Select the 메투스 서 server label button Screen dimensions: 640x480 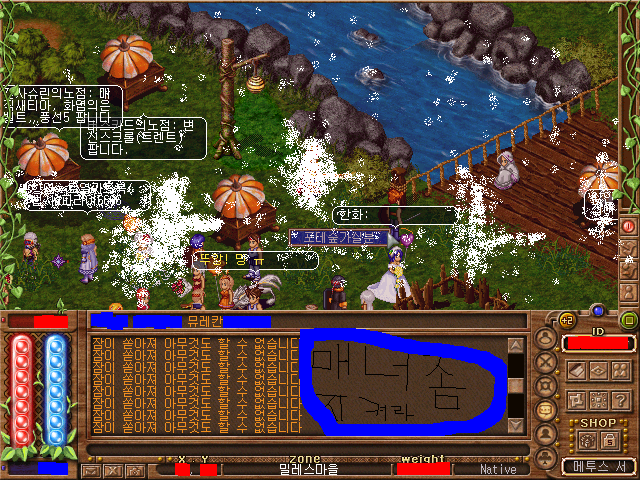(x=598, y=466)
